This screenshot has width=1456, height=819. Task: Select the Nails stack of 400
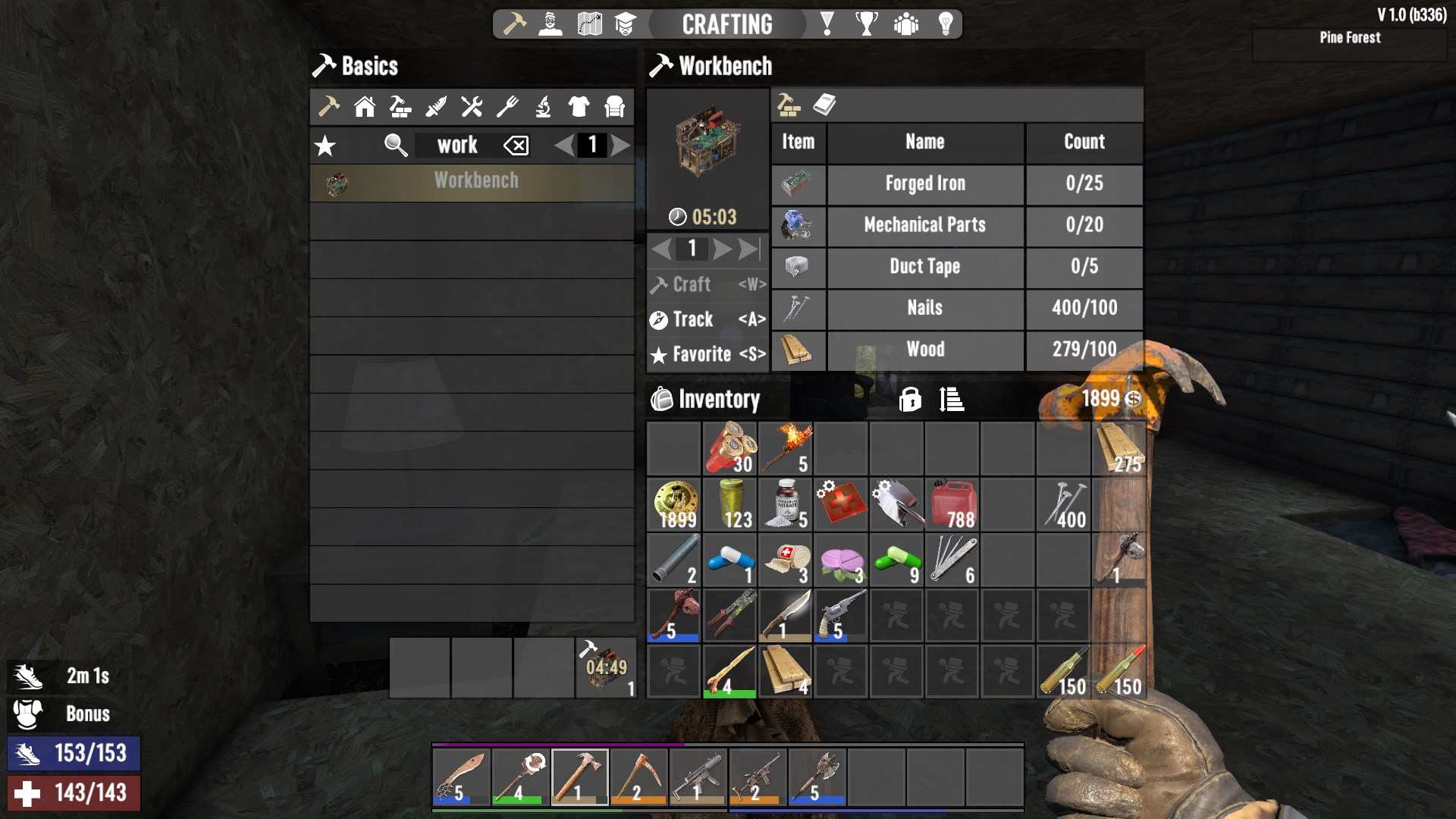tap(1063, 505)
